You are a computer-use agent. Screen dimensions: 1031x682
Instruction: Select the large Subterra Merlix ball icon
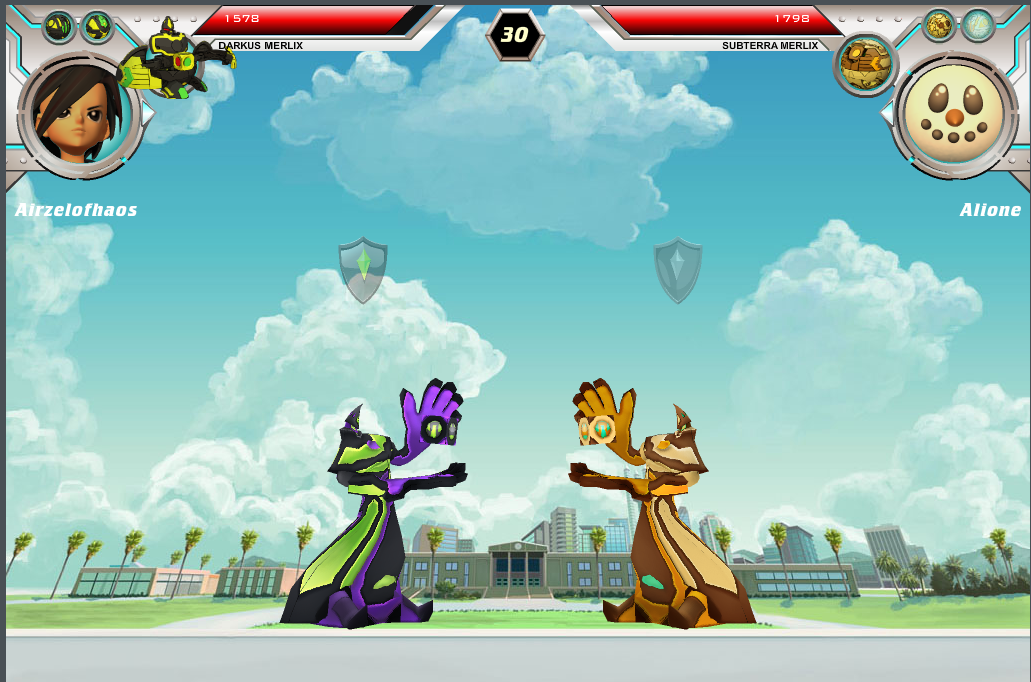tap(866, 63)
